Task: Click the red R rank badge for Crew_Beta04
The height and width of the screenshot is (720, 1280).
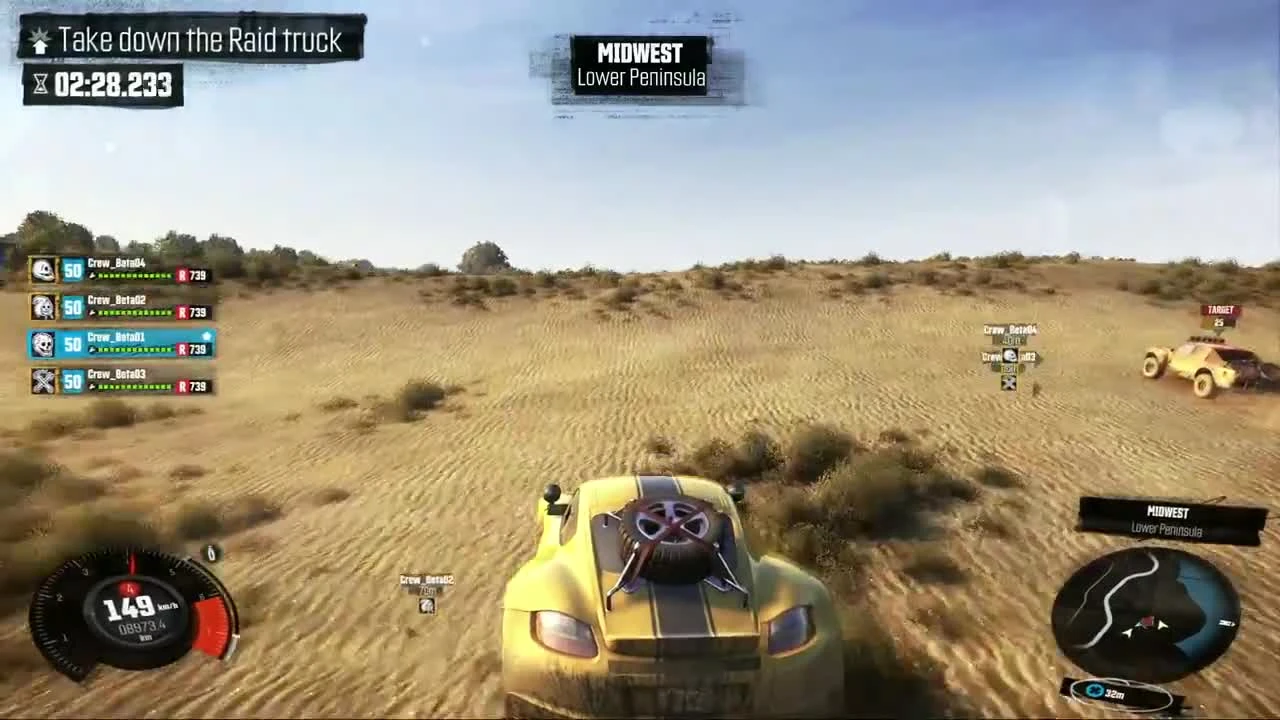Action: (x=182, y=275)
